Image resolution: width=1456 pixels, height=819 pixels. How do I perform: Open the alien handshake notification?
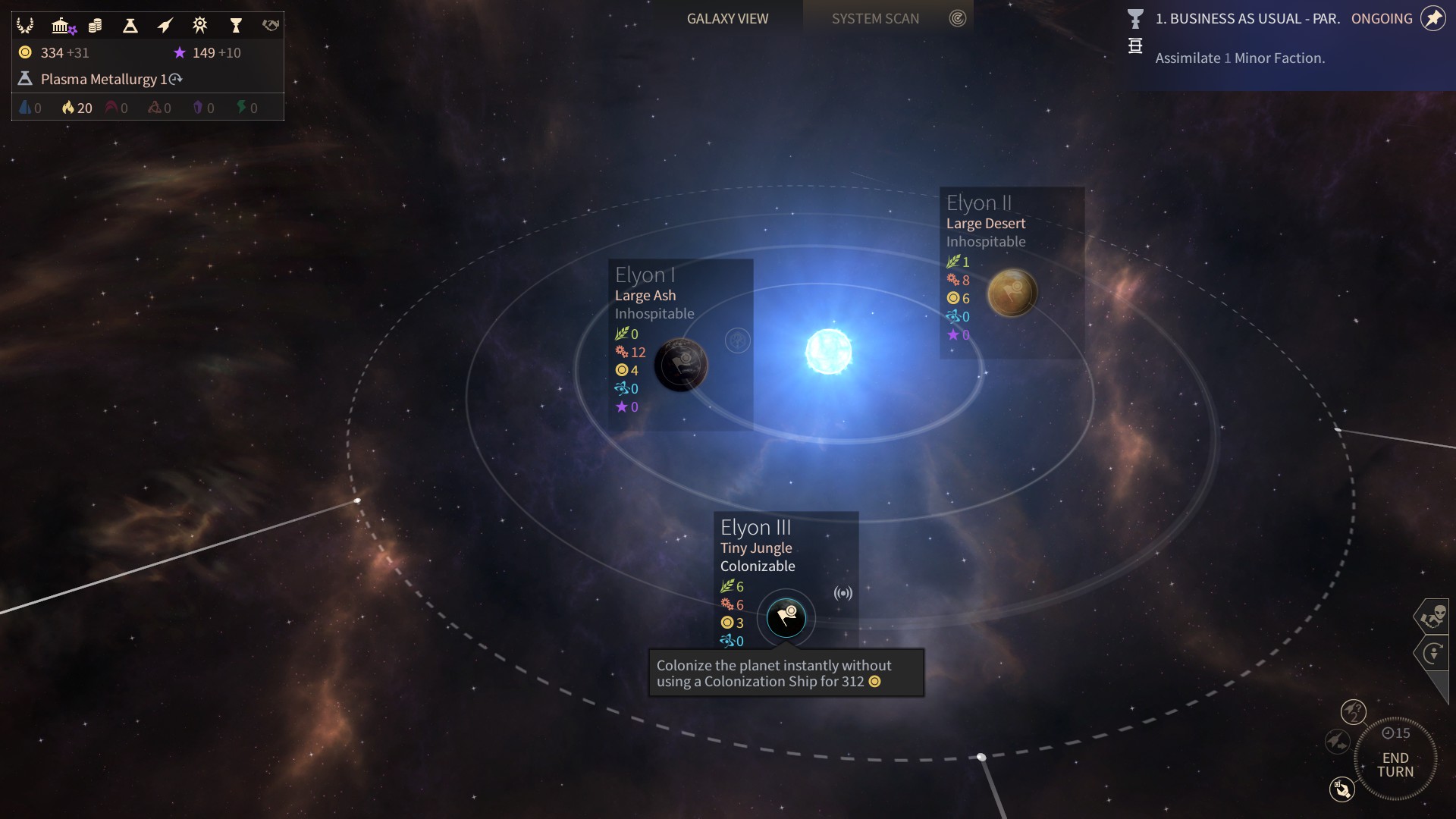point(1432,617)
